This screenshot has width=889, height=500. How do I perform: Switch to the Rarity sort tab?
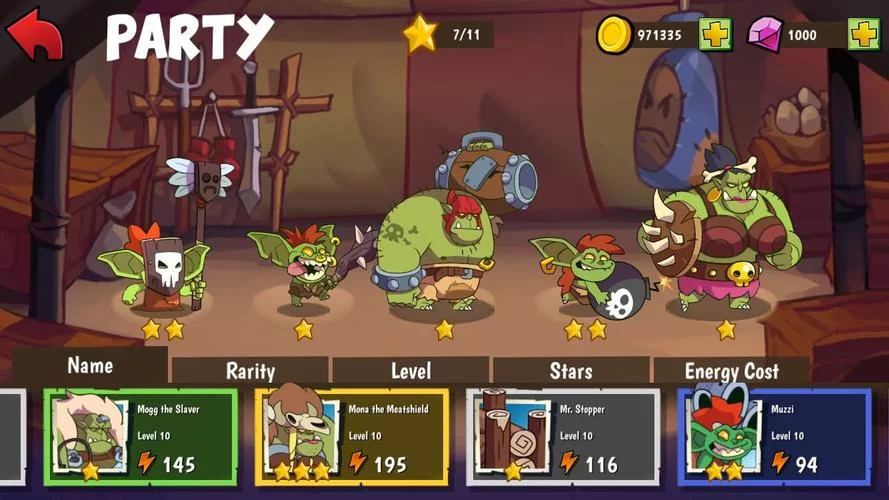point(250,371)
